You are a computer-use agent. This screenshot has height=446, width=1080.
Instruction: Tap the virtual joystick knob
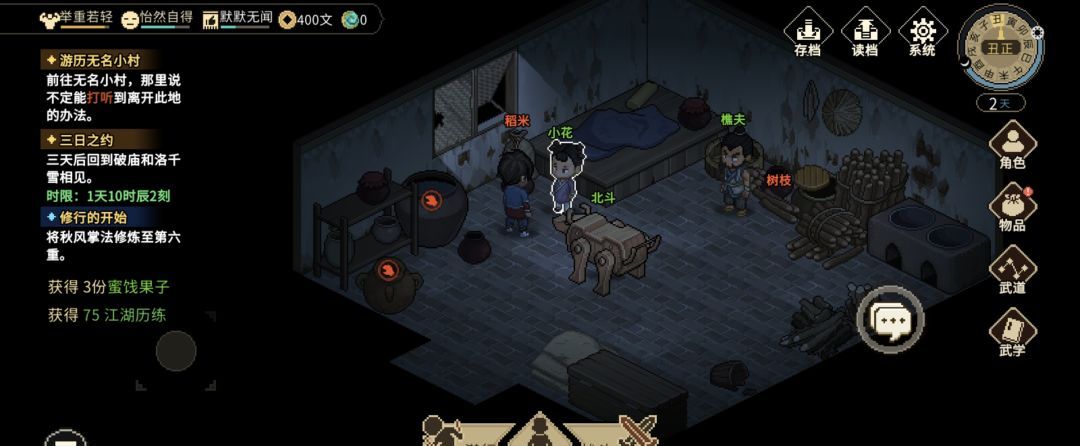tap(176, 351)
